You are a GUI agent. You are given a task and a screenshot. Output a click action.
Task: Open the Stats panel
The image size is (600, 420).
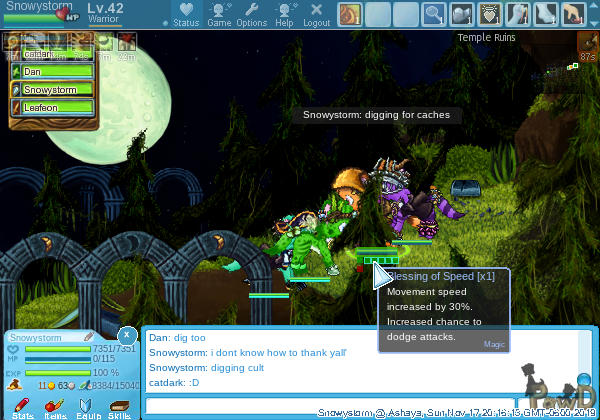[x=23, y=407]
